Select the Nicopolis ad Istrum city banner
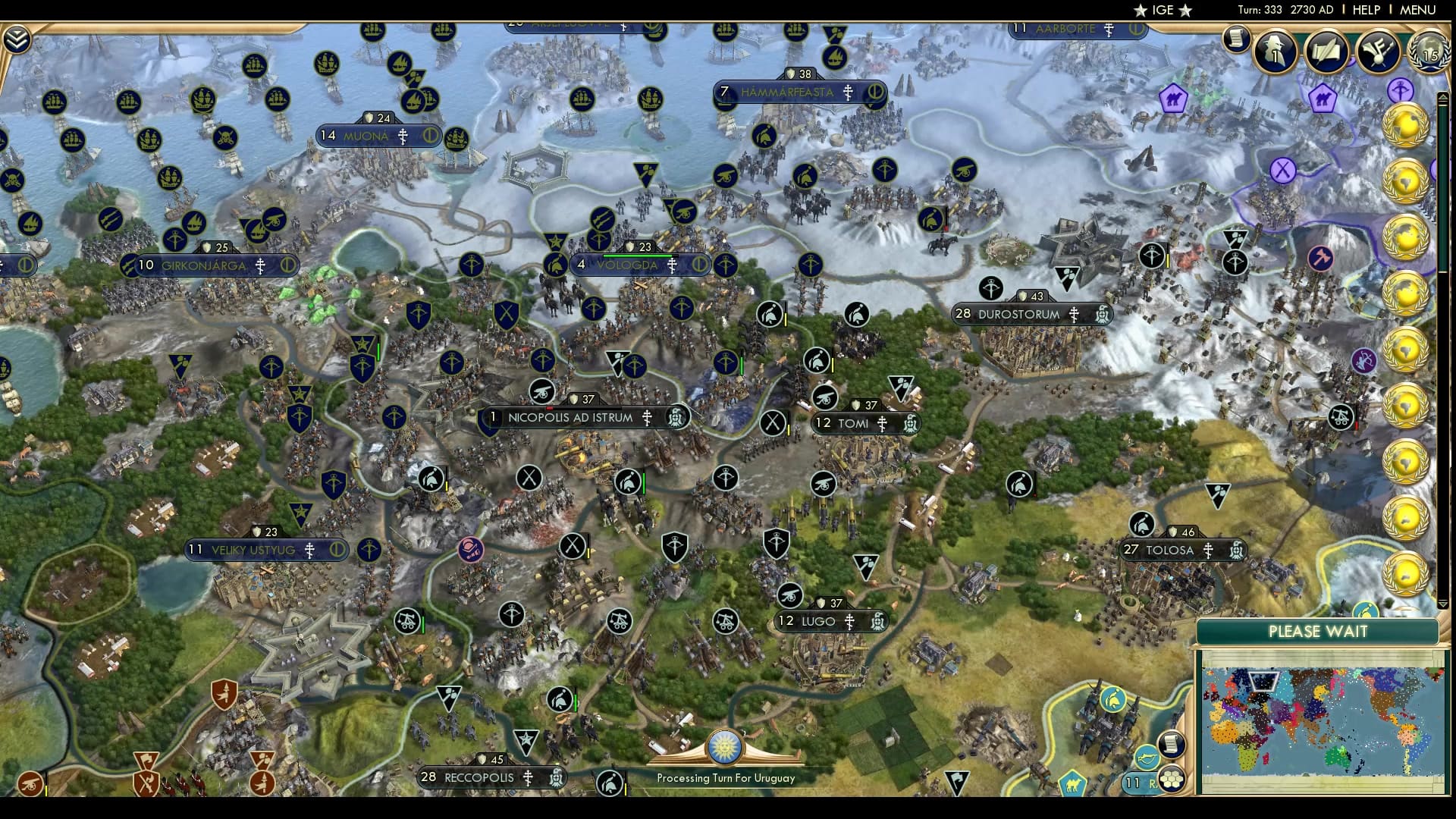The image size is (1456, 819). [573, 418]
